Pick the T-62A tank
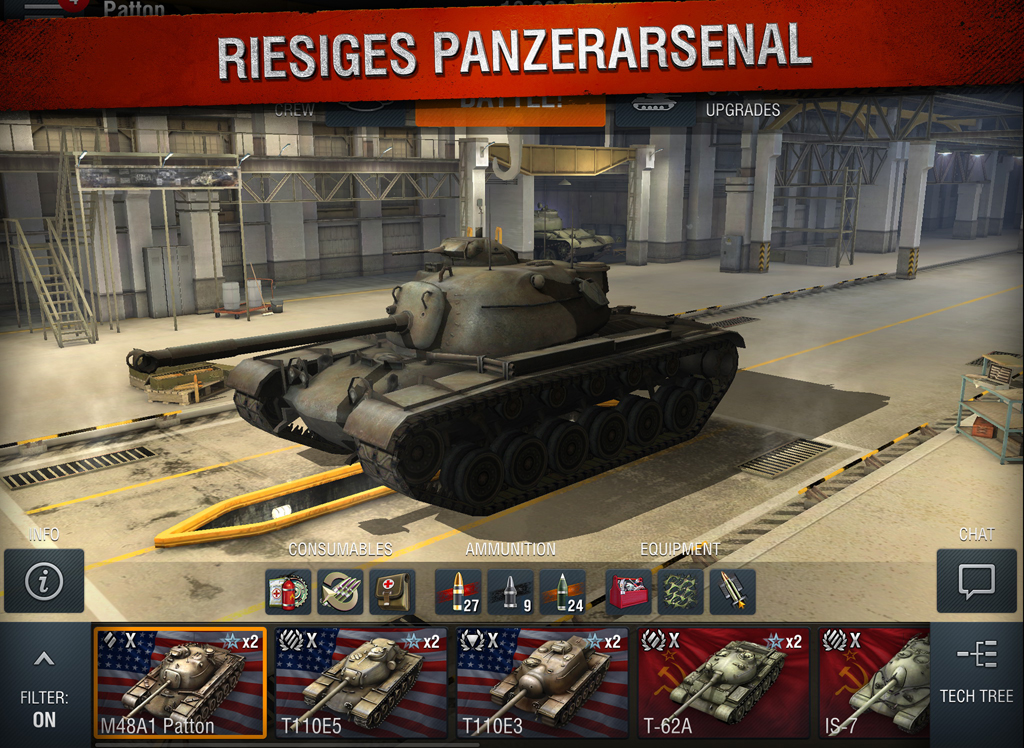 pyautogui.click(x=724, y=682)
